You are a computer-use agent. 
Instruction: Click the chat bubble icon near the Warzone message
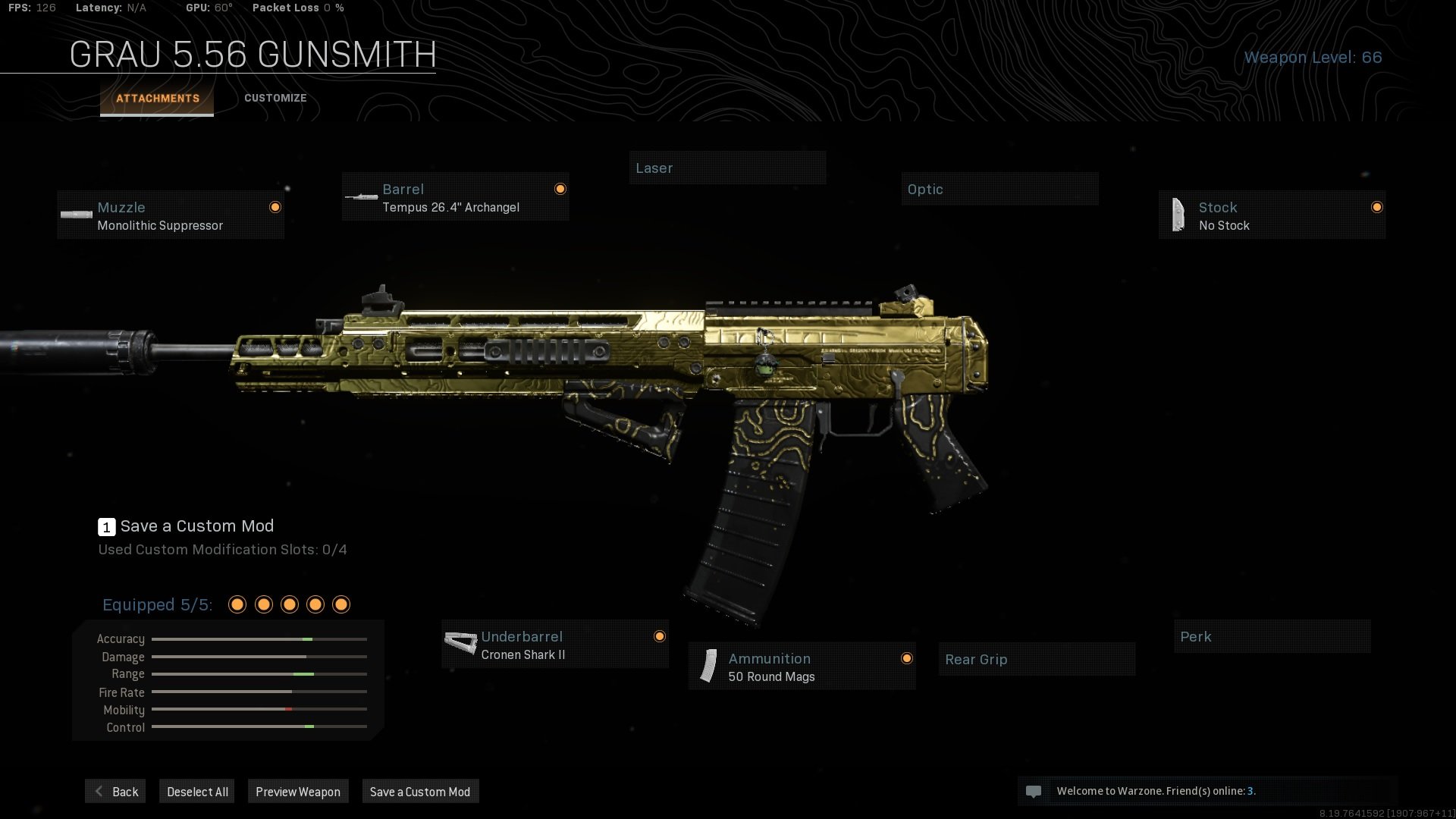click(1034, 791)
